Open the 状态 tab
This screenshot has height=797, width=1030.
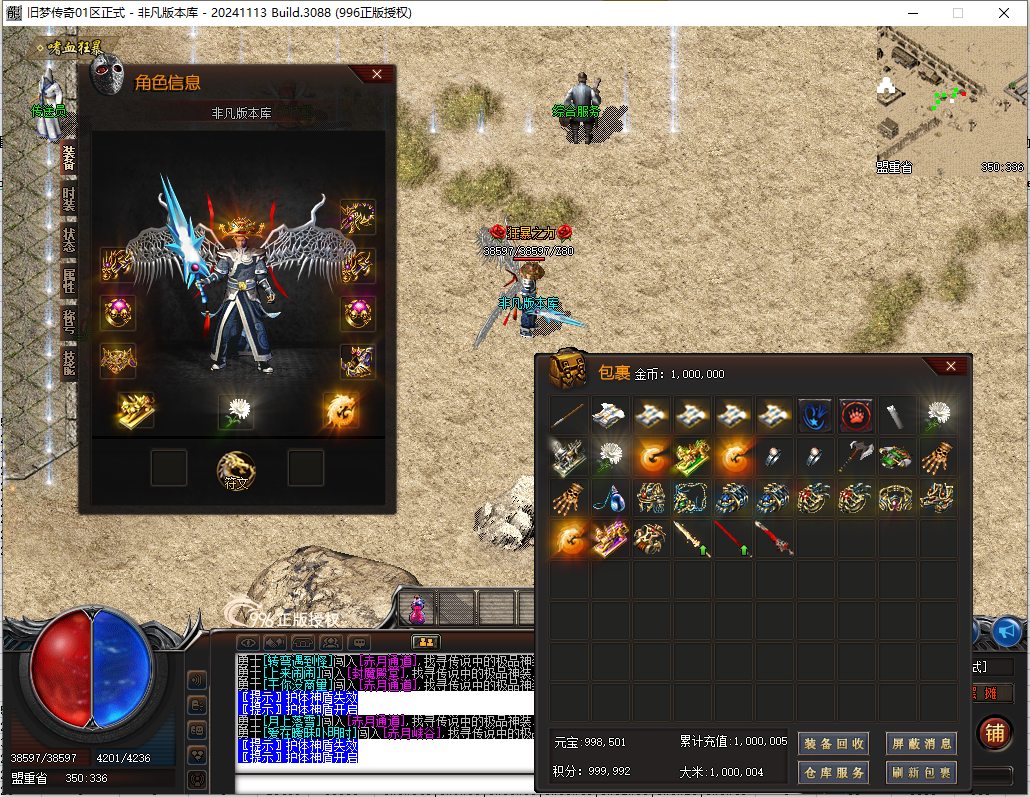click(x=69, y=239)
